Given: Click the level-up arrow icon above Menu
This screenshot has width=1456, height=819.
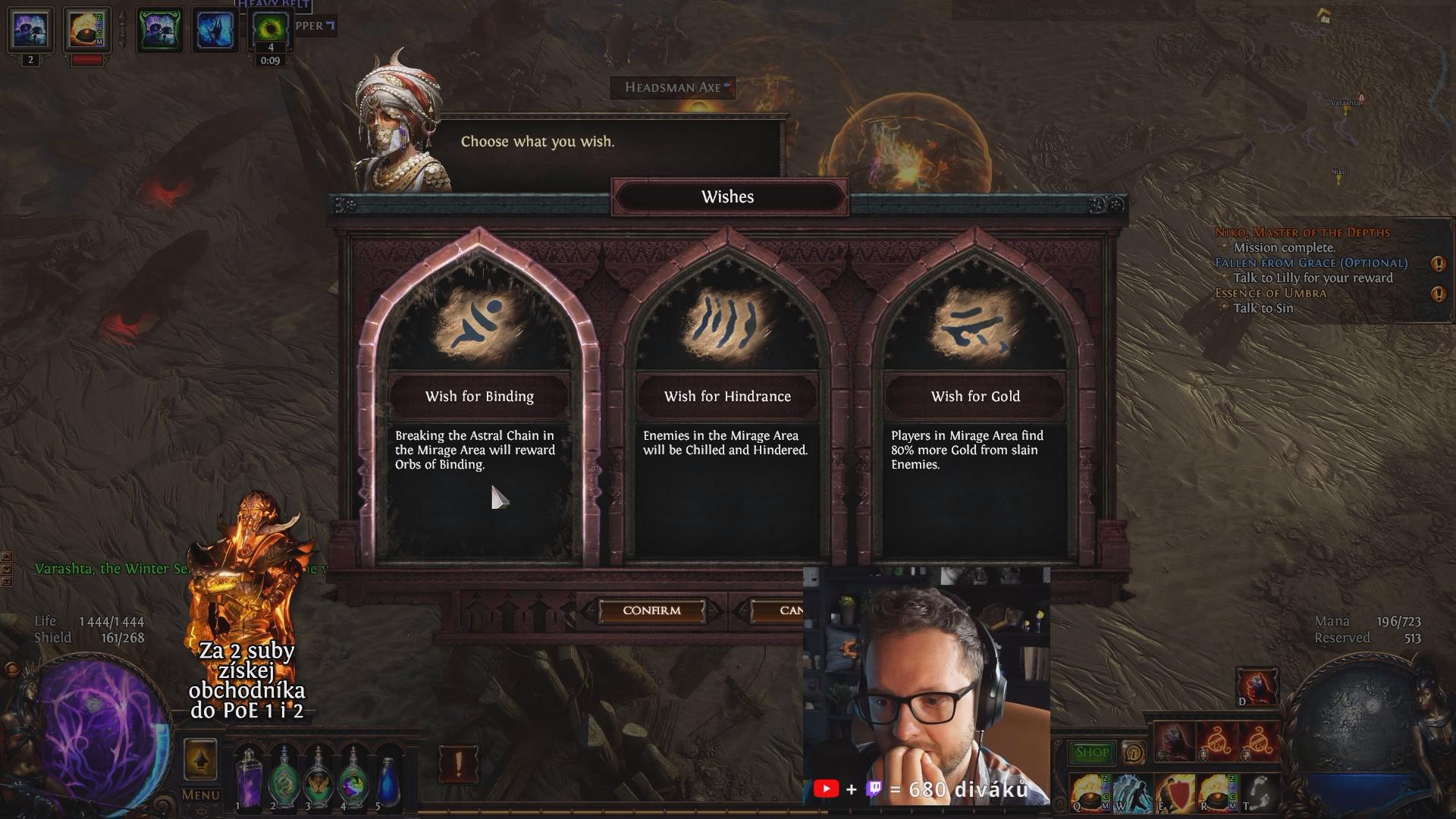Looking at the screenshot, I should click(x=200, y=759).
